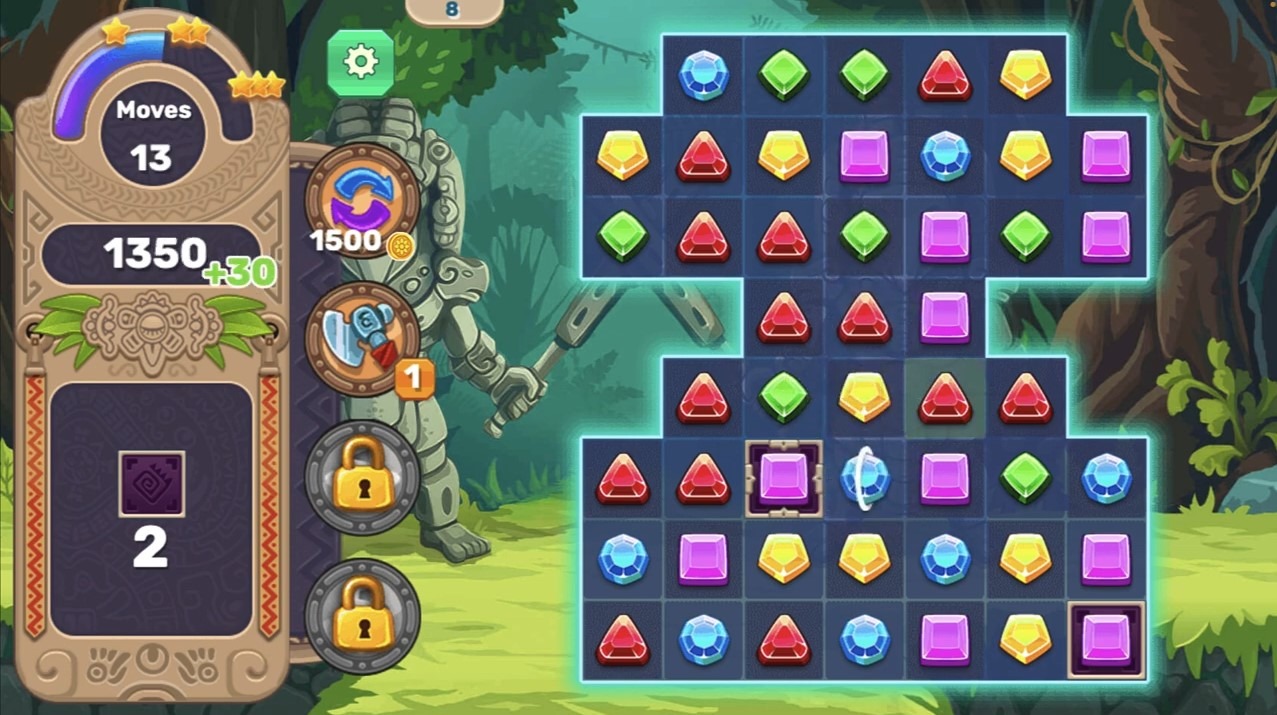Use the axe booster with 1 charge

tap(361, 338)
